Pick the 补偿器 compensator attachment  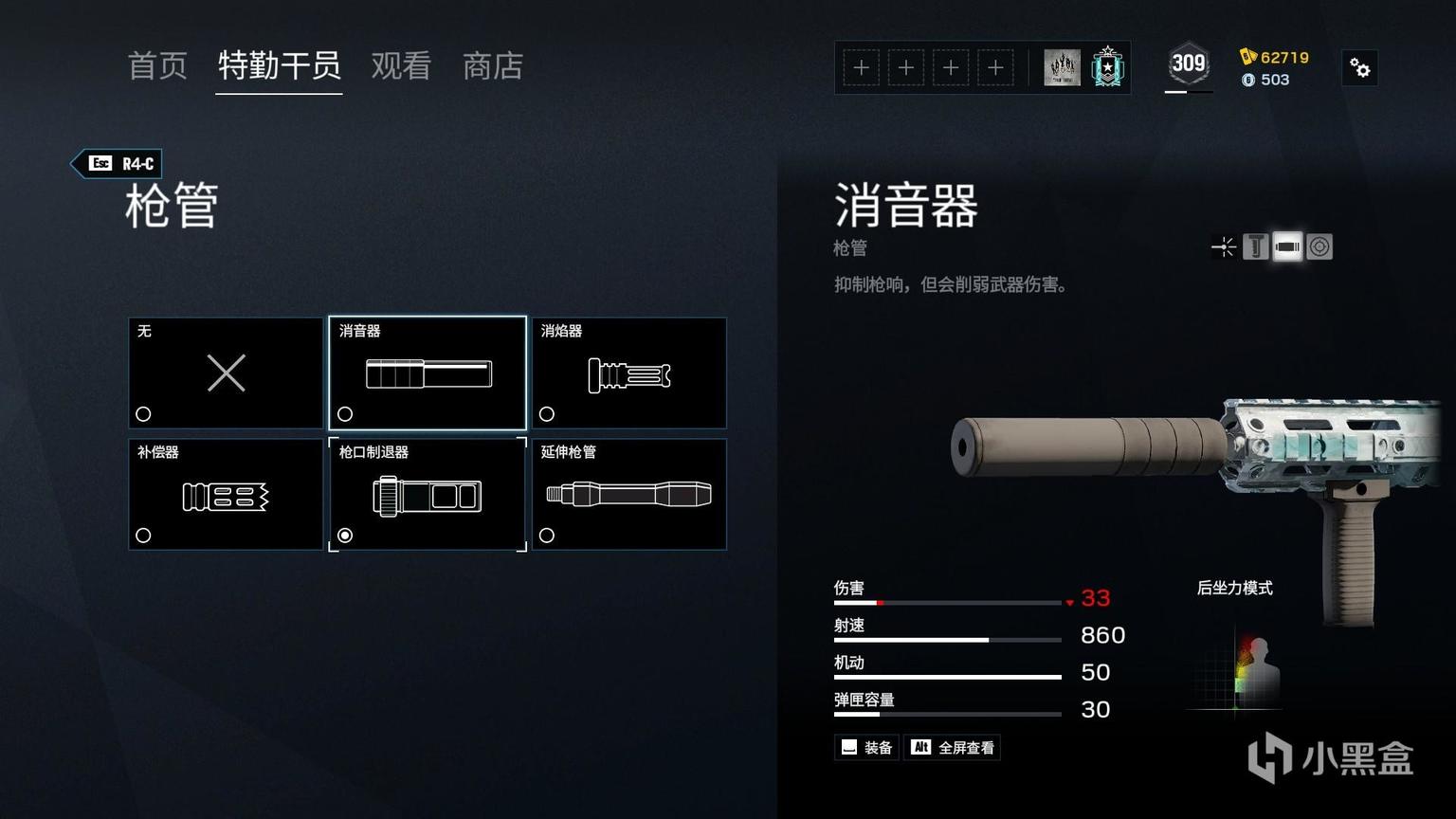(226, 494)
